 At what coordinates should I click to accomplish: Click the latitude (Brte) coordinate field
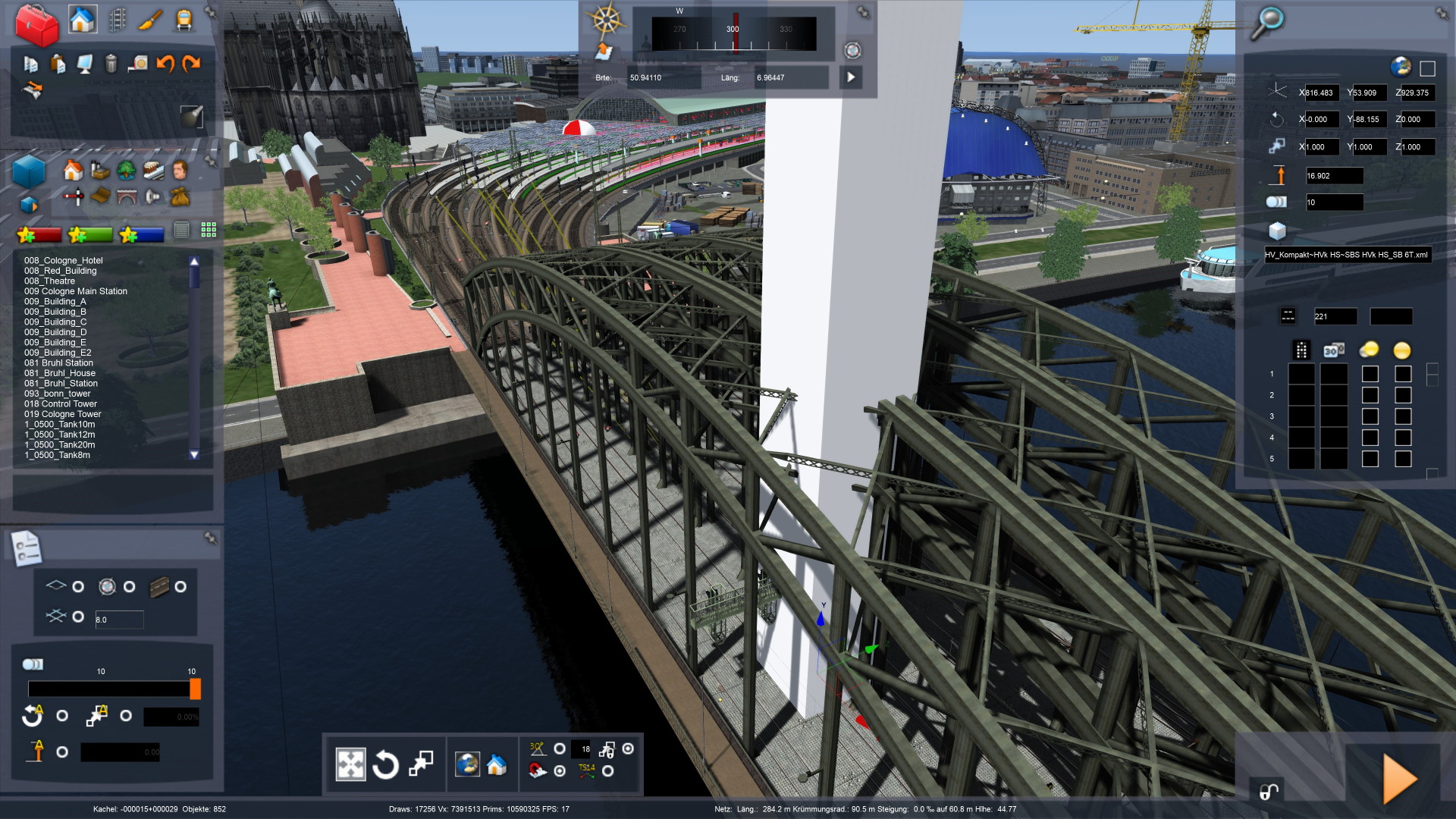pos(662,78)
